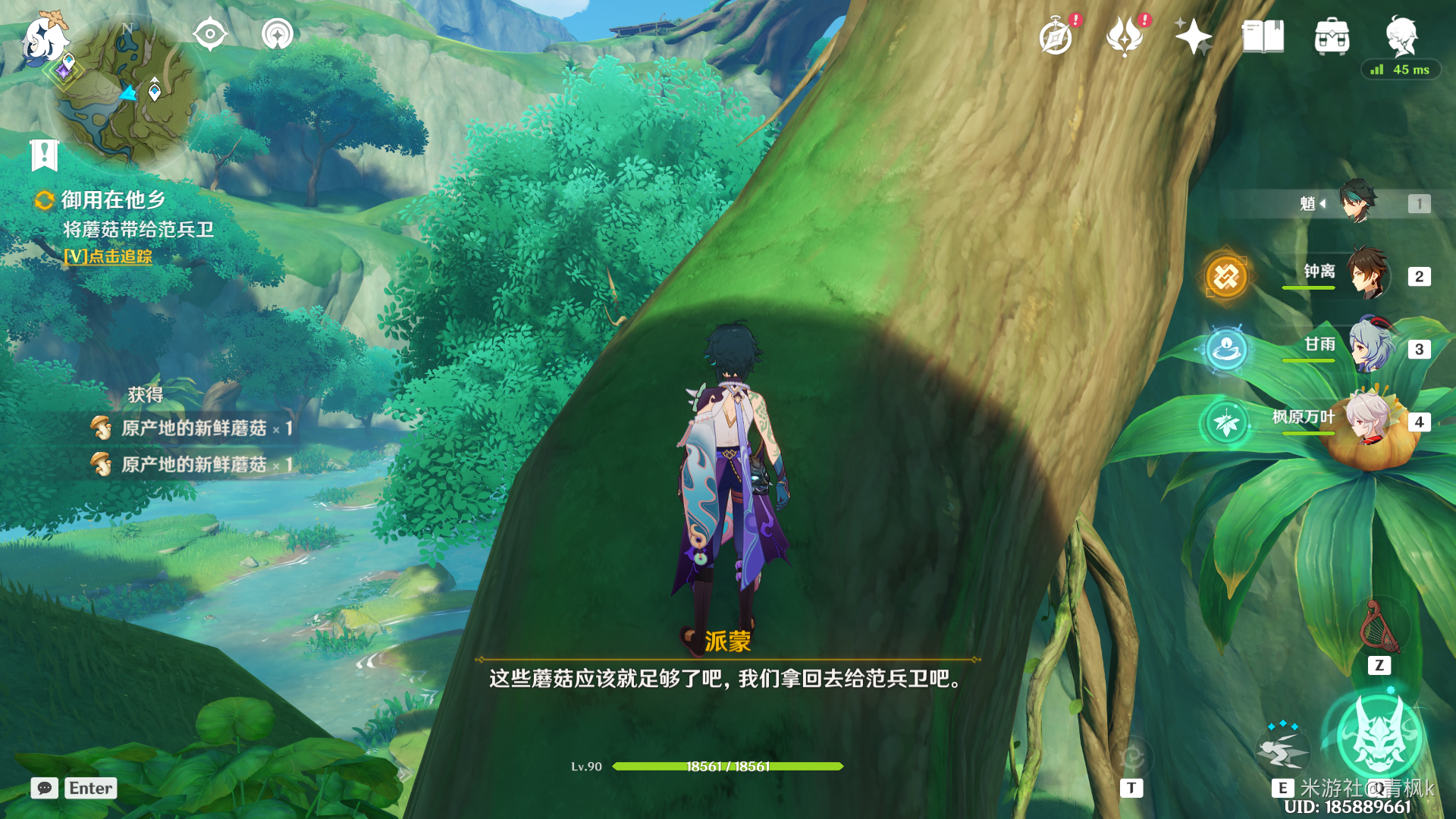The width and height of the screenshot is (1456, 819).
Task: Select the active character 魈 slot
Action: coord(1357,202)
